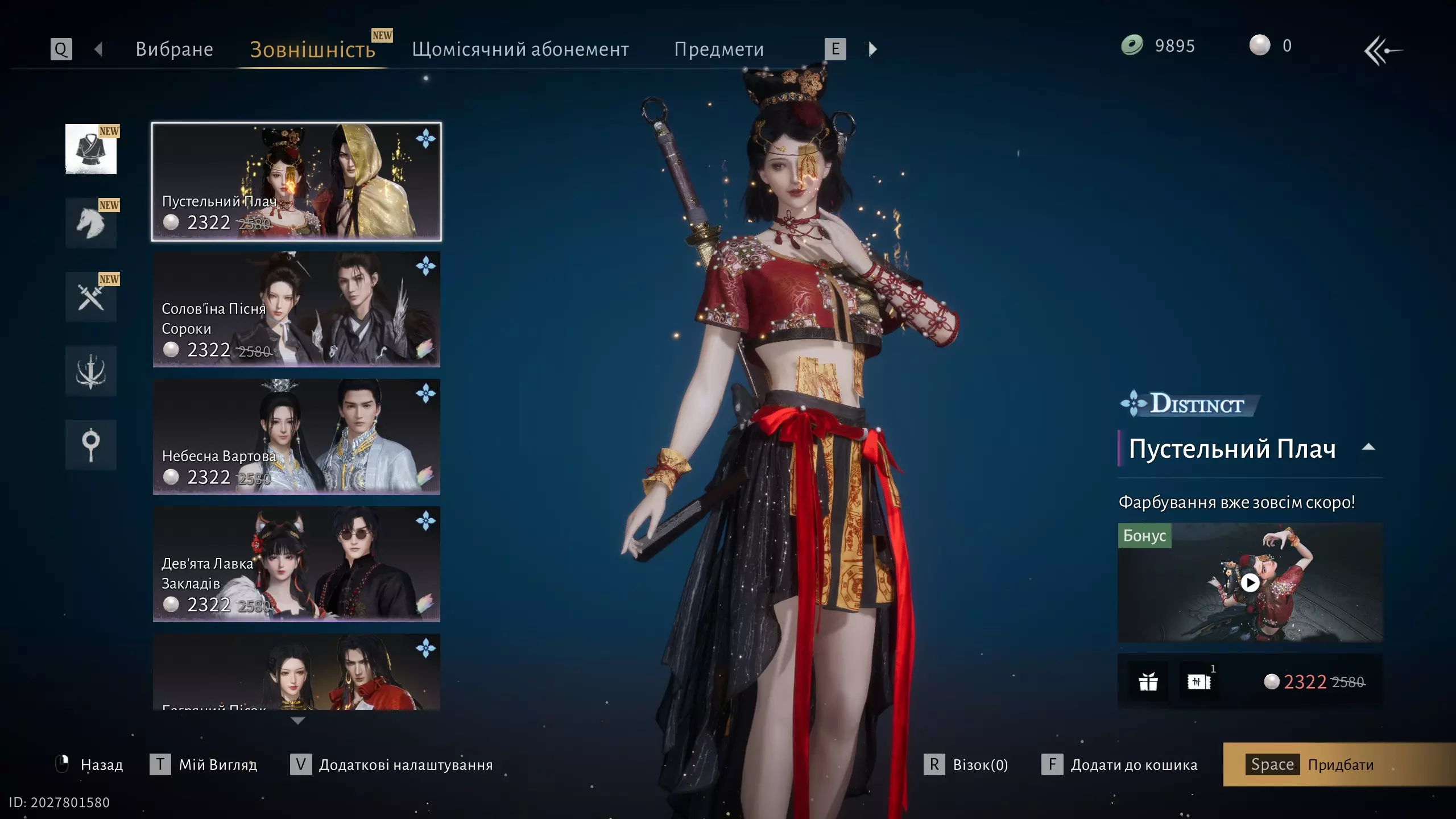Select the crossed swords weapon category
Viewport: 1456px width, 819px height.
(x=91, y=297)
